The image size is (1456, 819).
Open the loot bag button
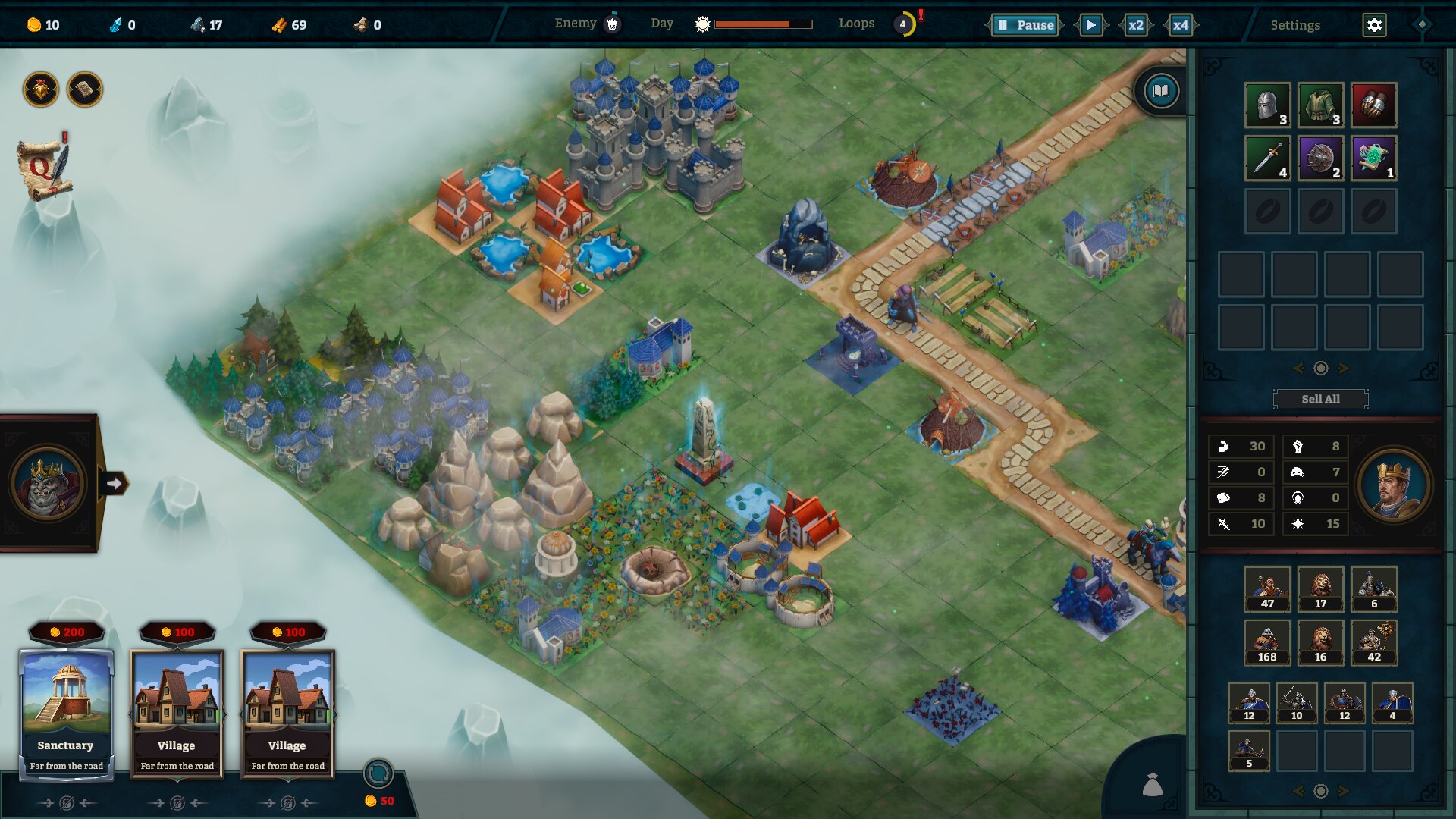[x=1152, y=785]
